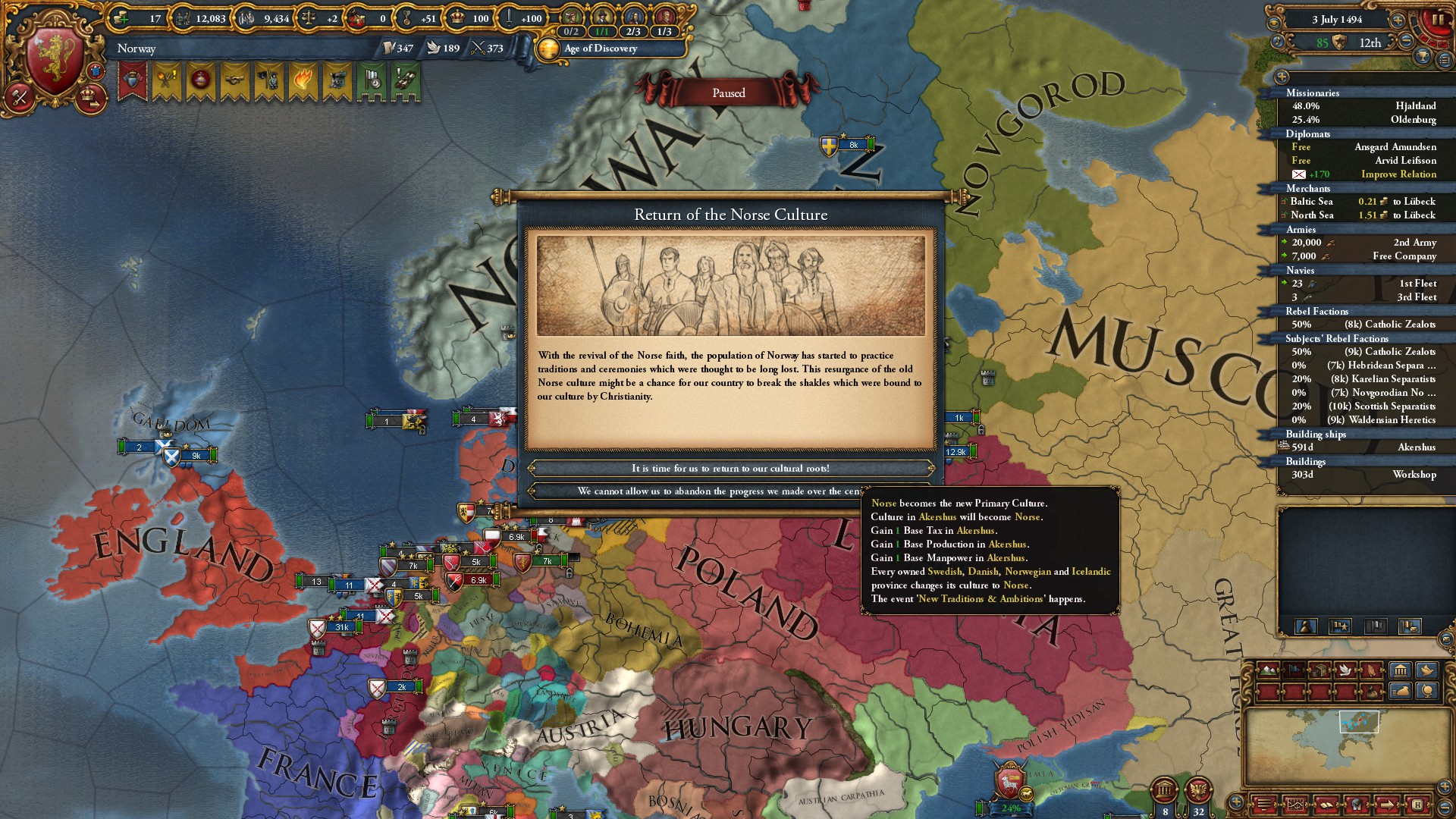Image resolution: width=1456 pixels, height=819 pixels.
Task: Open the ledger from the bottom-right icon
Action: tap(1326, 806)
